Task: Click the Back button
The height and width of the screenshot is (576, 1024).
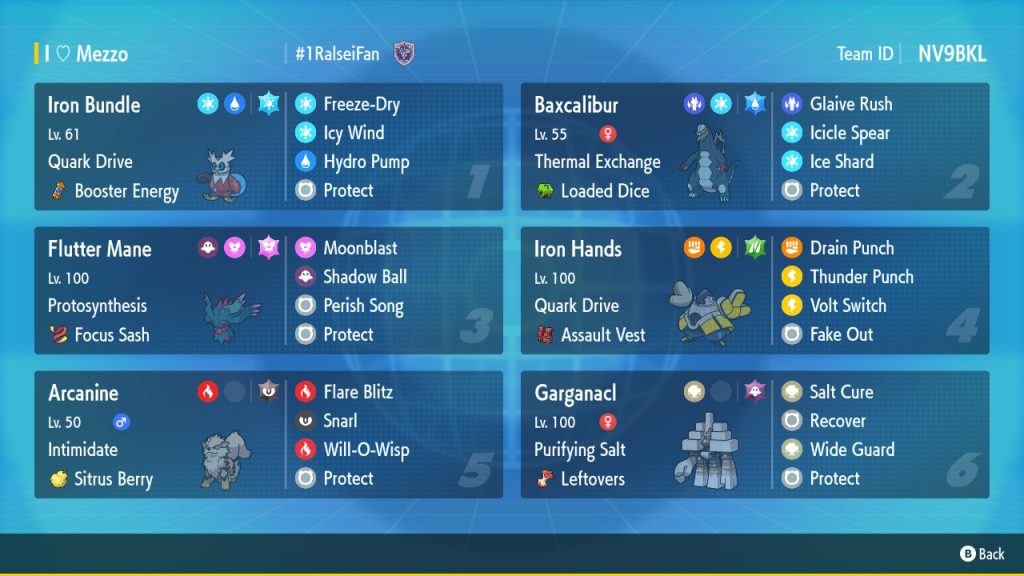Action: coord(982,553)
